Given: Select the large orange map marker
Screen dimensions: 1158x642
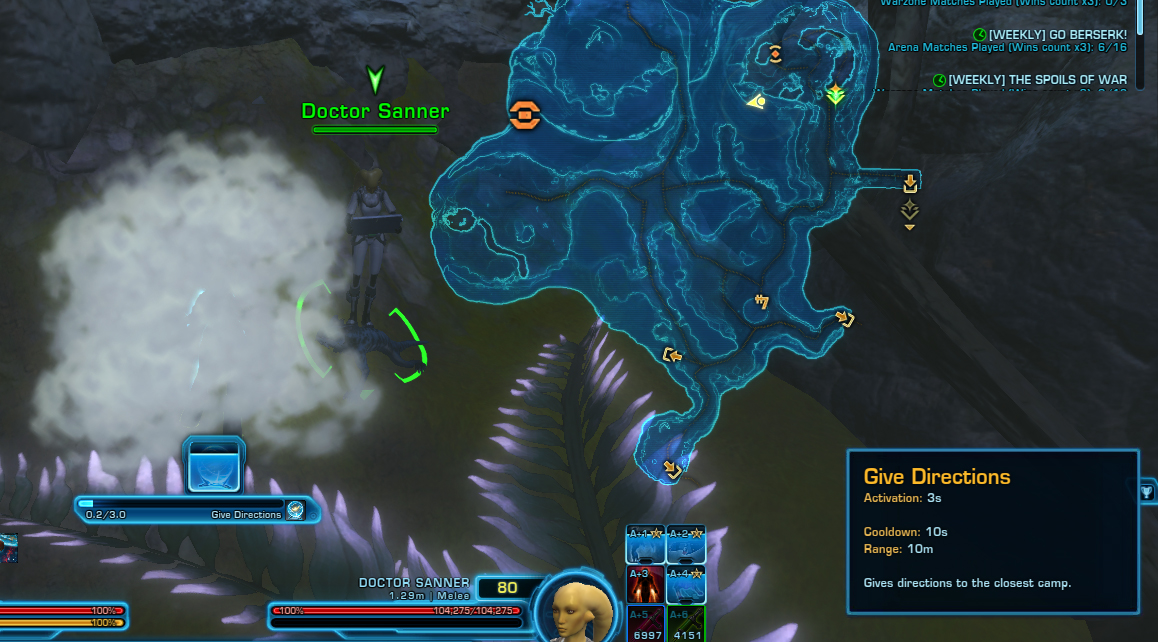Looking at the screenshot, I should tap(523, 116).
